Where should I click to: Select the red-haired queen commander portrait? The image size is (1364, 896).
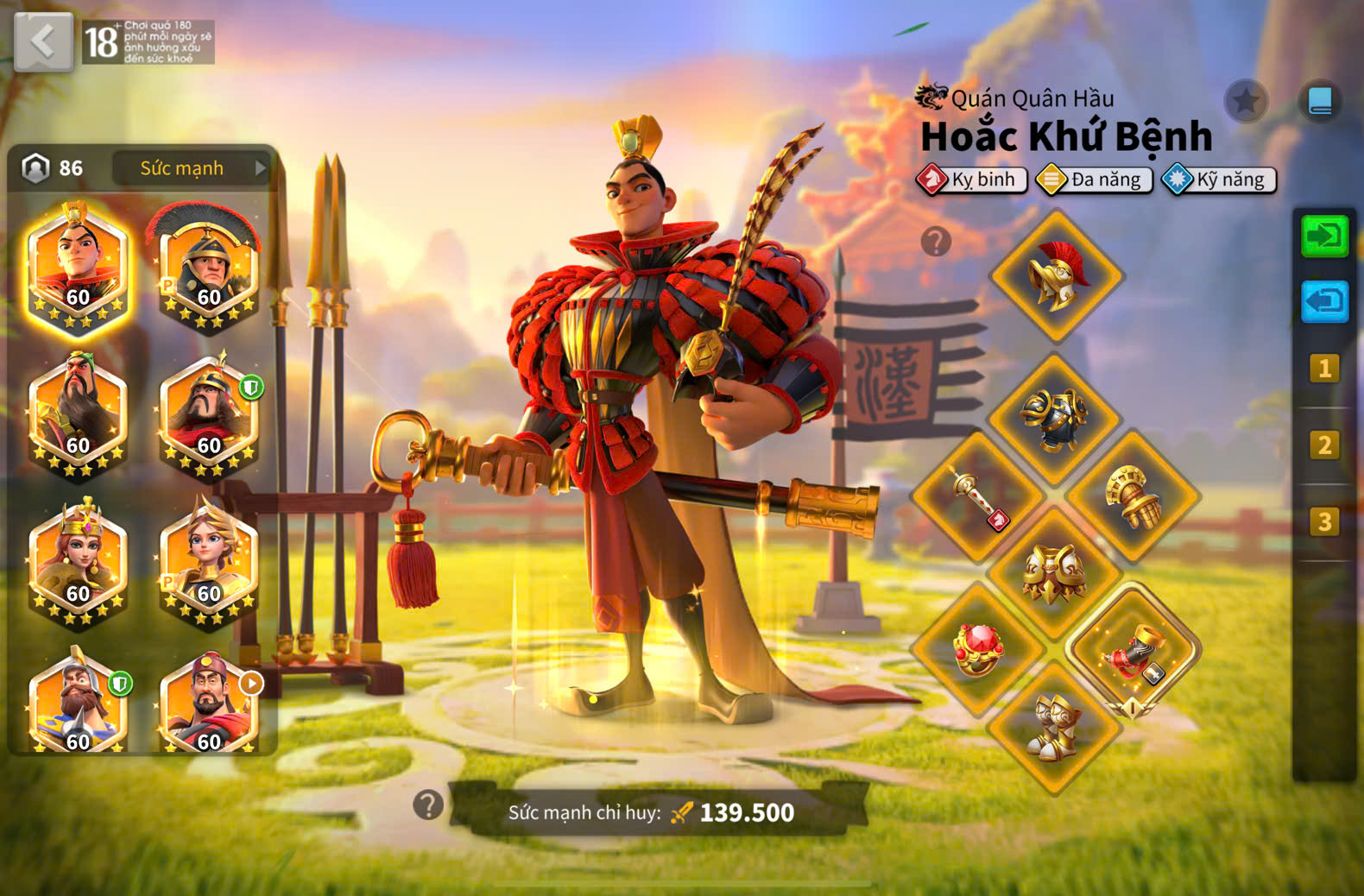tap(78, 561)
